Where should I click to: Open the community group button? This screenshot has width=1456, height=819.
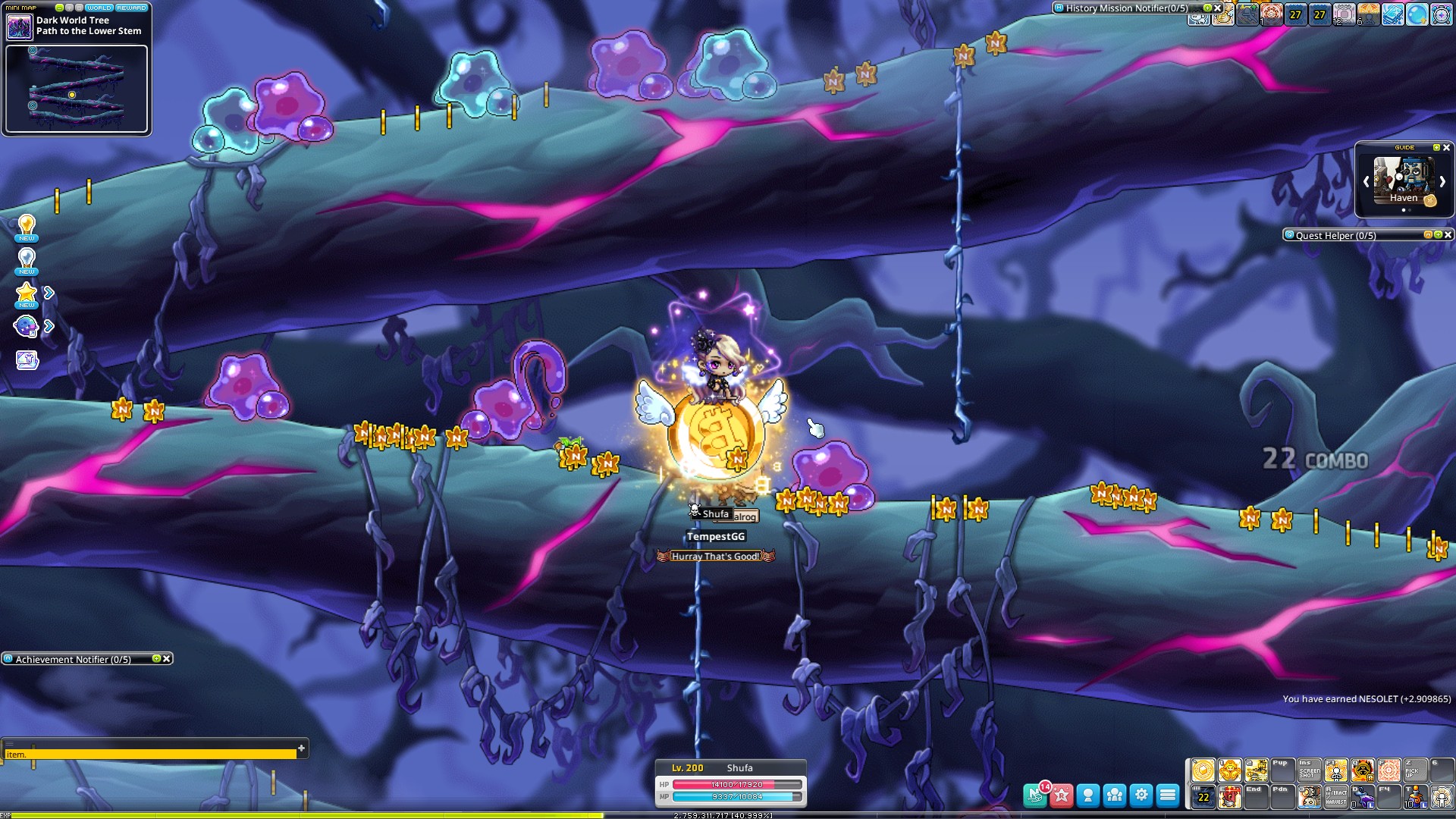1115,795
